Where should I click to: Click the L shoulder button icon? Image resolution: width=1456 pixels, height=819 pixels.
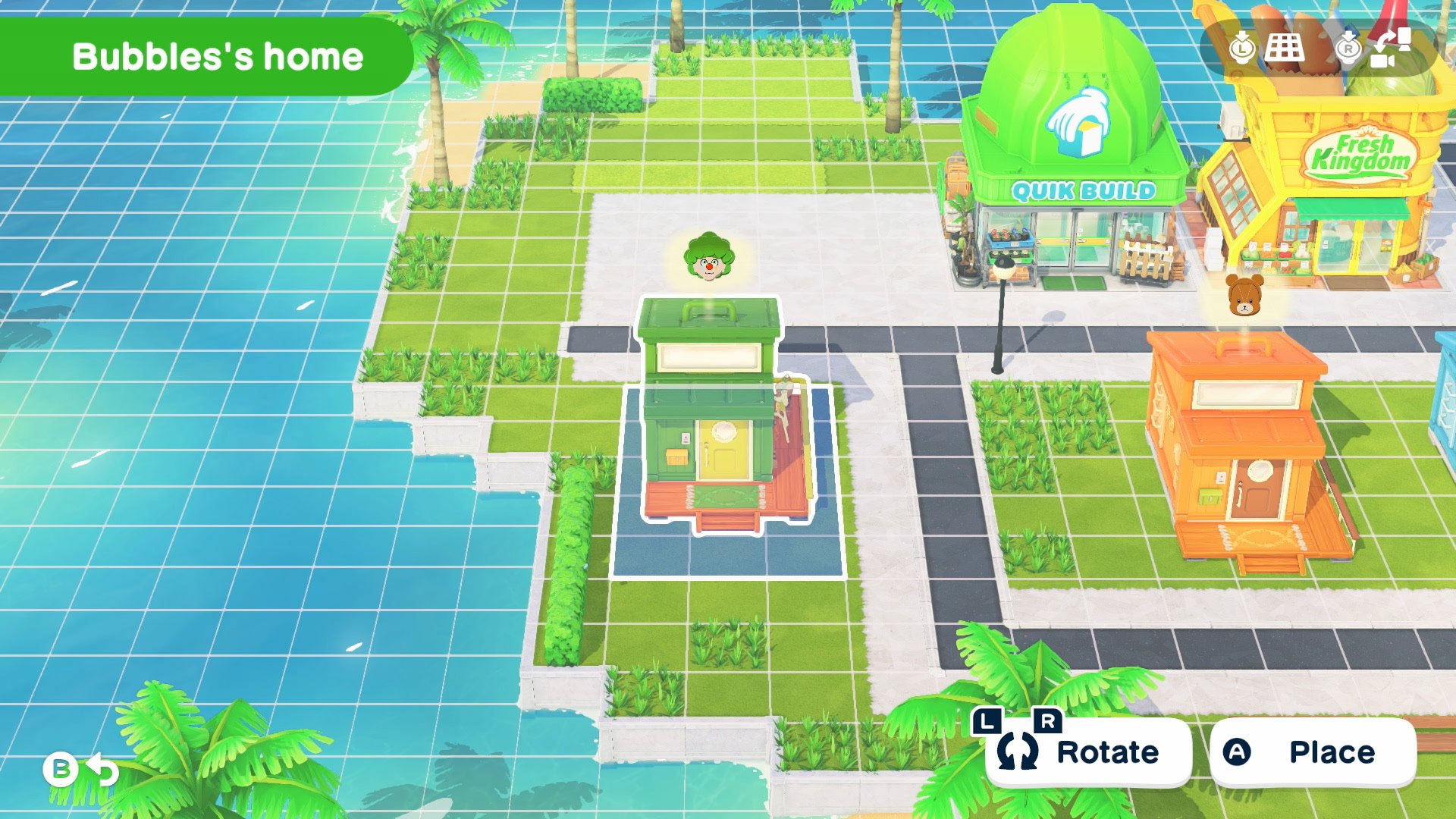pos(987,722)
